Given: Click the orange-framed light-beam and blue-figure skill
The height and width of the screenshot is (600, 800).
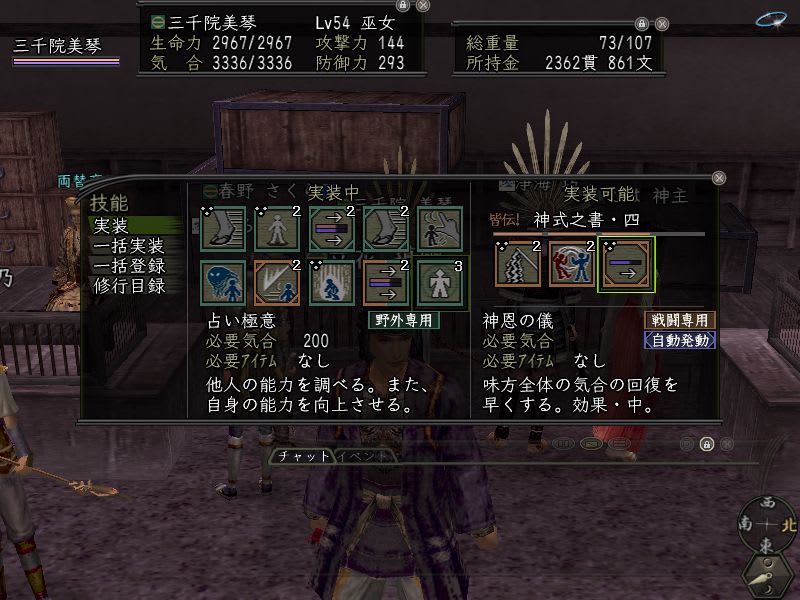Looking at the screenshot, I should click(277, 283).
